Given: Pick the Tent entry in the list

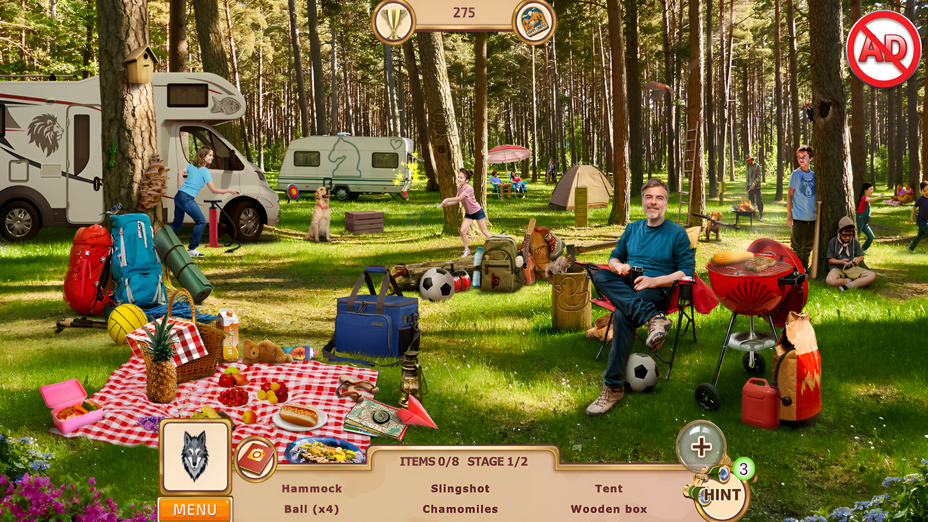Looking at the screenshot, I should coord(609,489).
